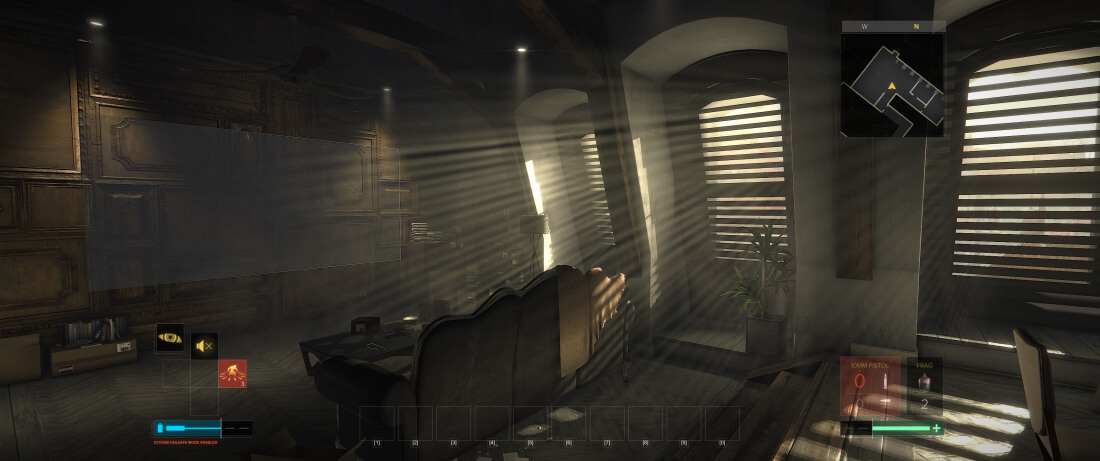Open the minimap in the corner
This screenshot has width=1100, height=461.
[x=892, y=85]
